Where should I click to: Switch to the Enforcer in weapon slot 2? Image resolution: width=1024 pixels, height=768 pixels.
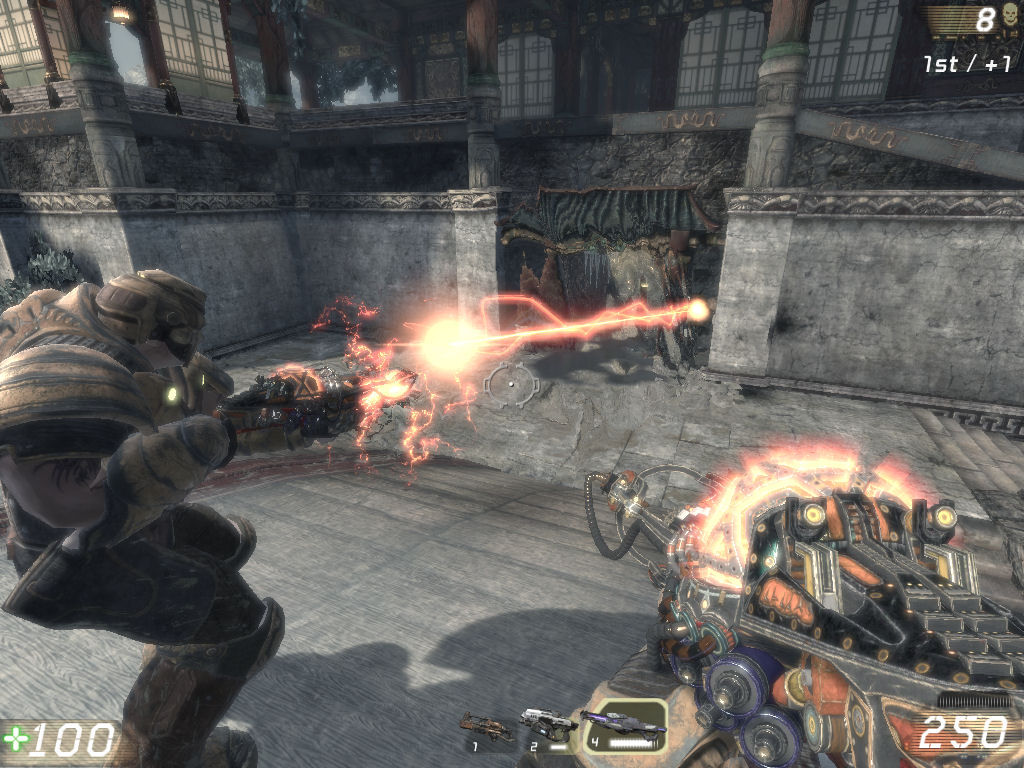click(546, 724)
